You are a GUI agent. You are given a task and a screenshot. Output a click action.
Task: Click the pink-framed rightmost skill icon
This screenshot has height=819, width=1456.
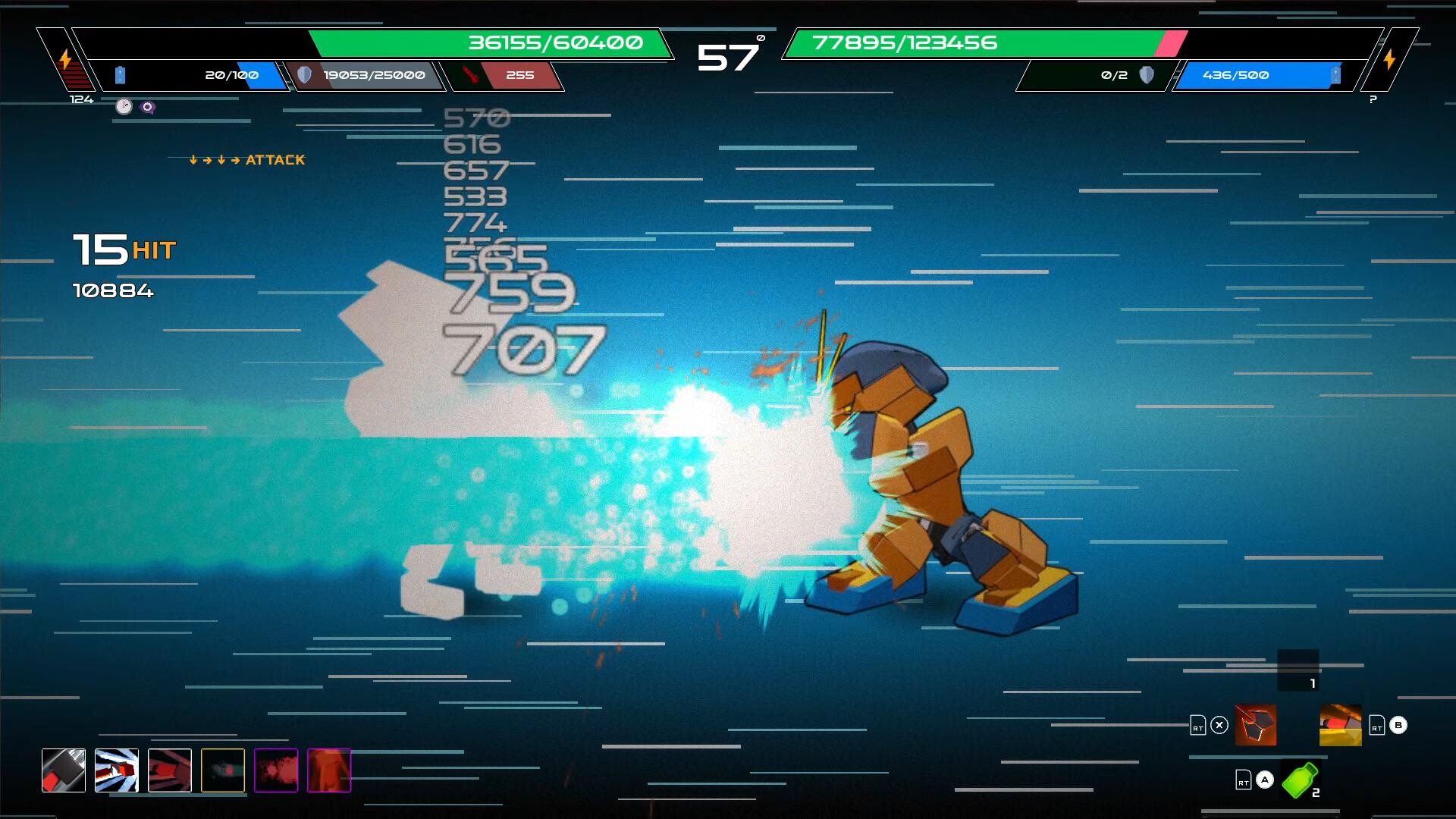click(x=330, y=770)
